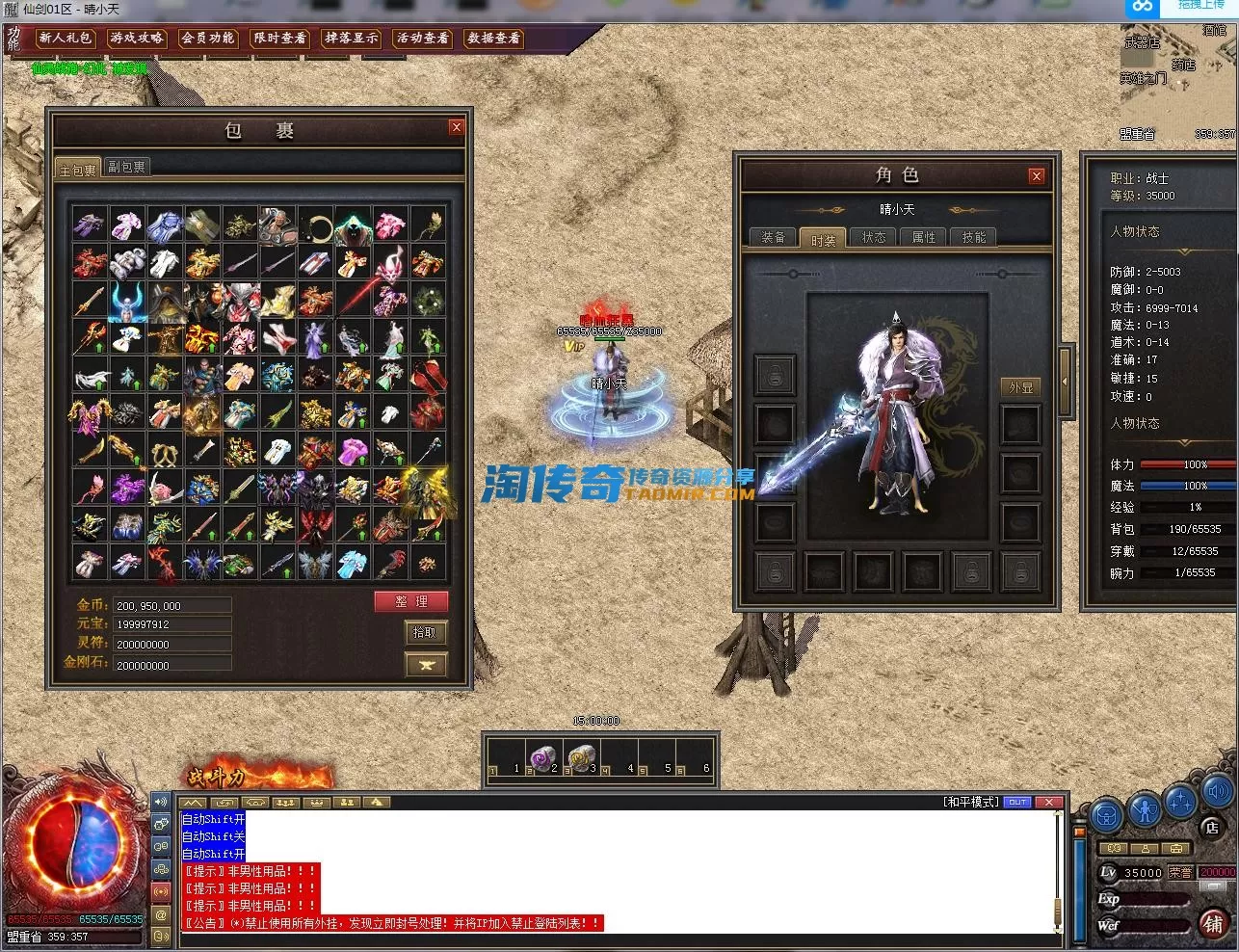Click the 拾取 pickup button
Screen dimensions: 1239x952
click(425, 632)
